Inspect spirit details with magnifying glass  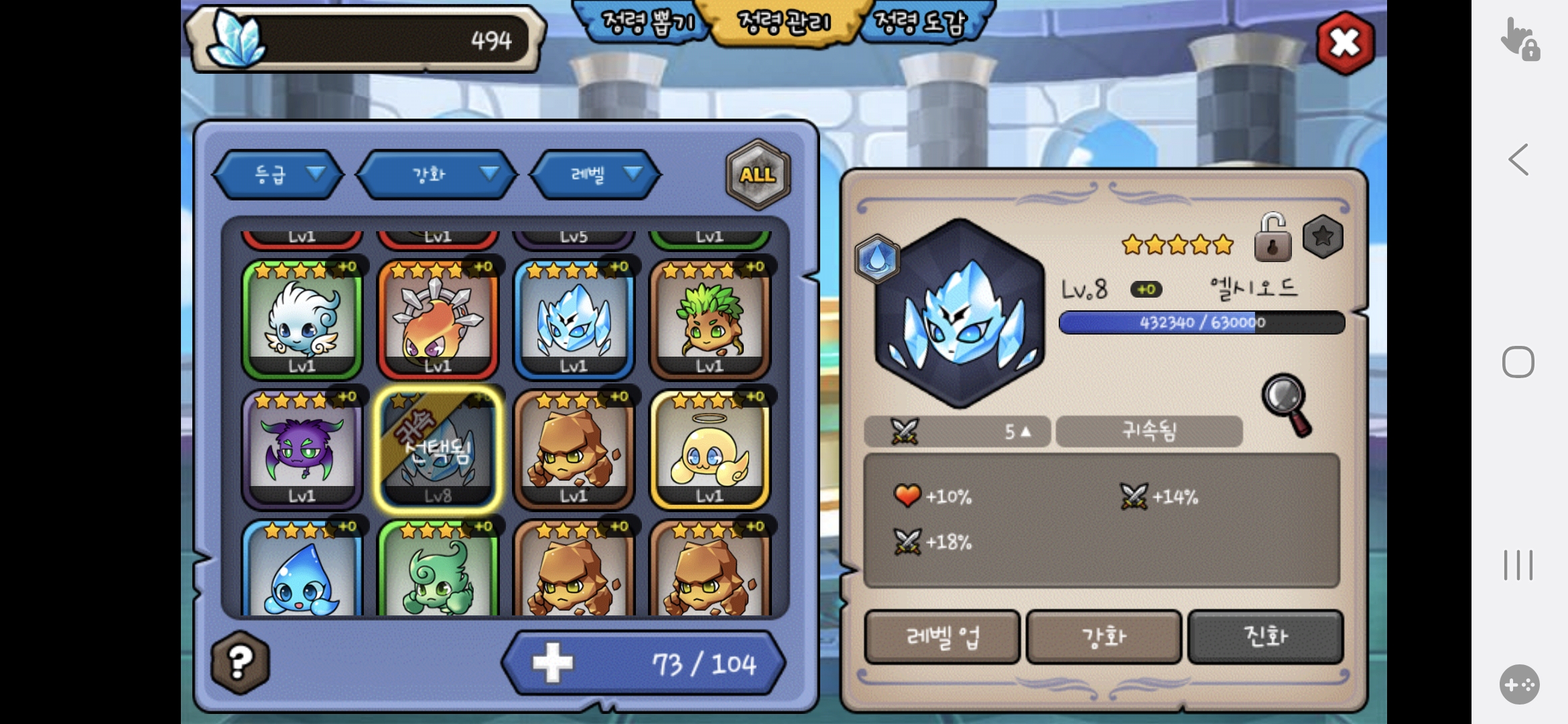(1287, 404)
